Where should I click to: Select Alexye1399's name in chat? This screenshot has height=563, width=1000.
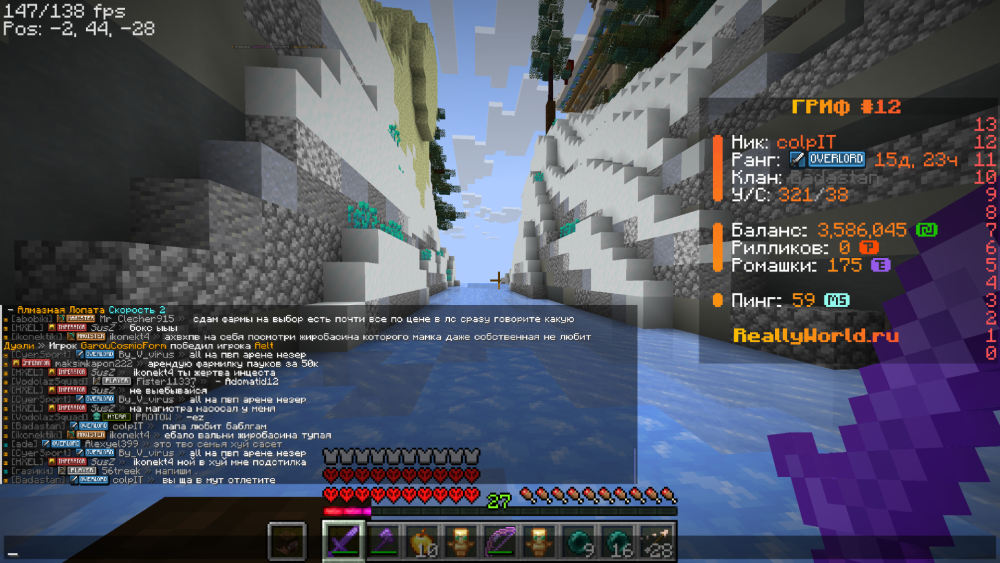[103, 444]
